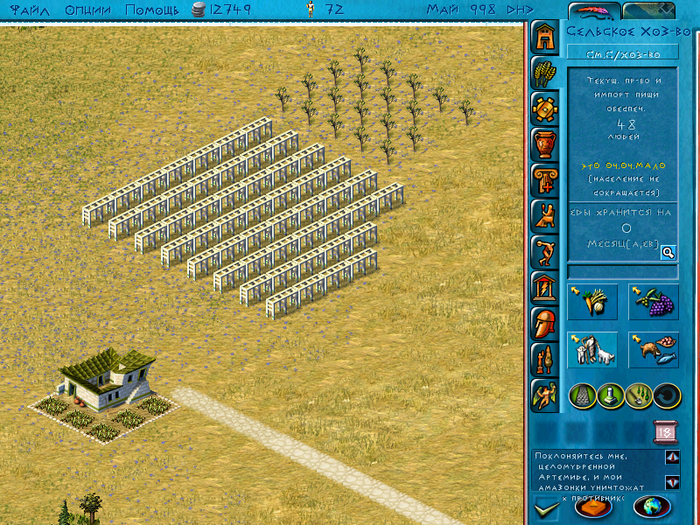Select the grapes and olives orchard button
The height and width of the screenshot is (525, 700).
pos(653,302)
